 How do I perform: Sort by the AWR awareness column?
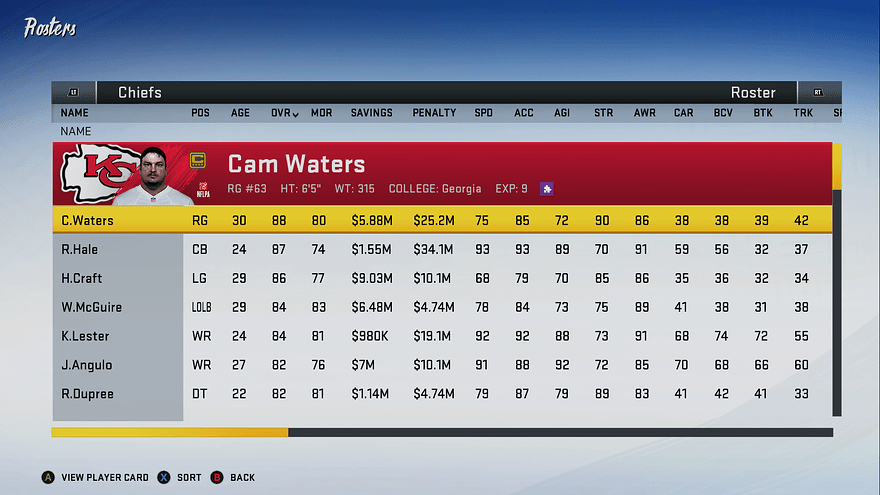(644, 113)
